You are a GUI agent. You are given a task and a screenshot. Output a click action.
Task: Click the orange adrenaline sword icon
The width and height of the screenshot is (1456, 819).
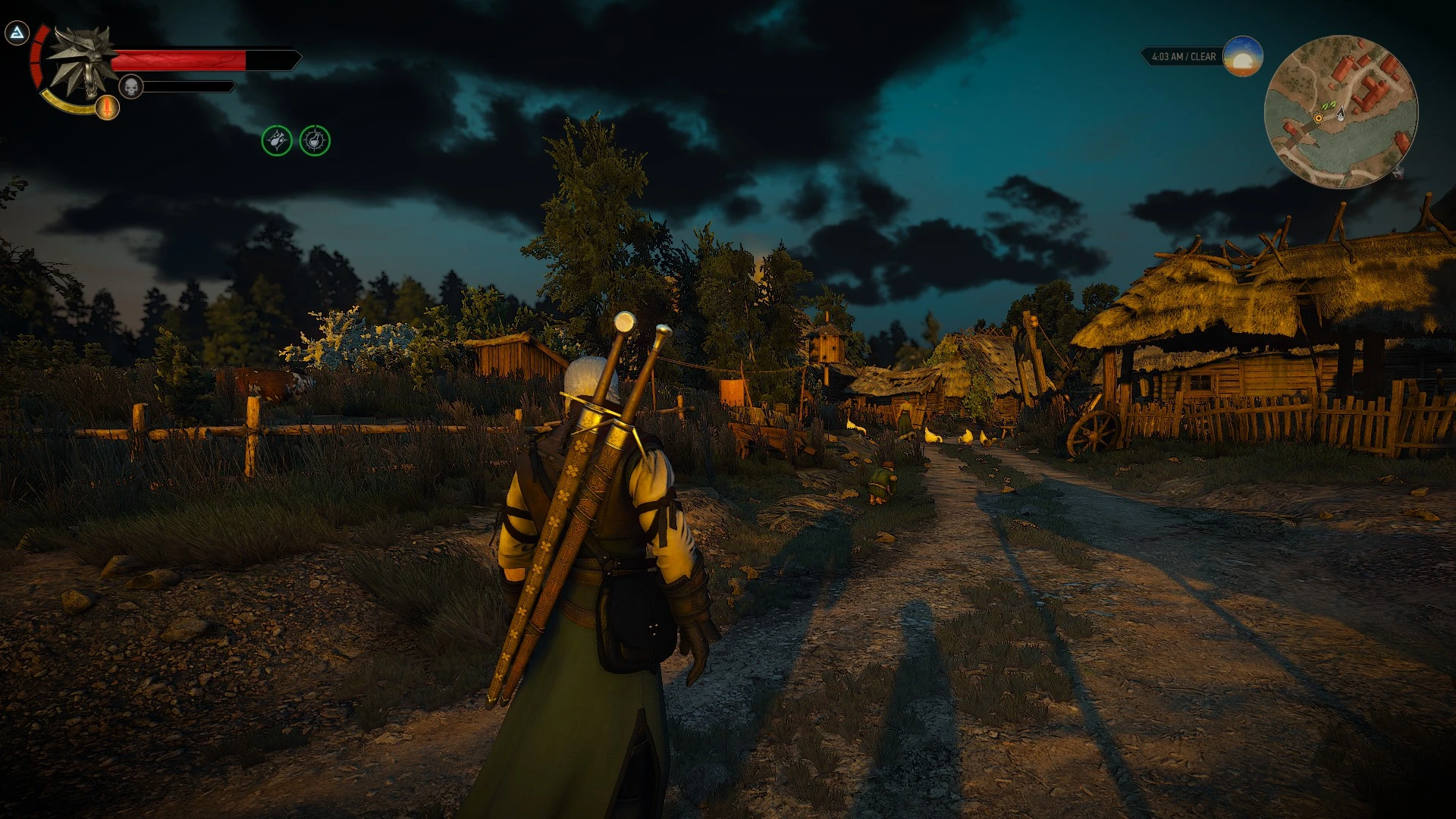(106, 108)
